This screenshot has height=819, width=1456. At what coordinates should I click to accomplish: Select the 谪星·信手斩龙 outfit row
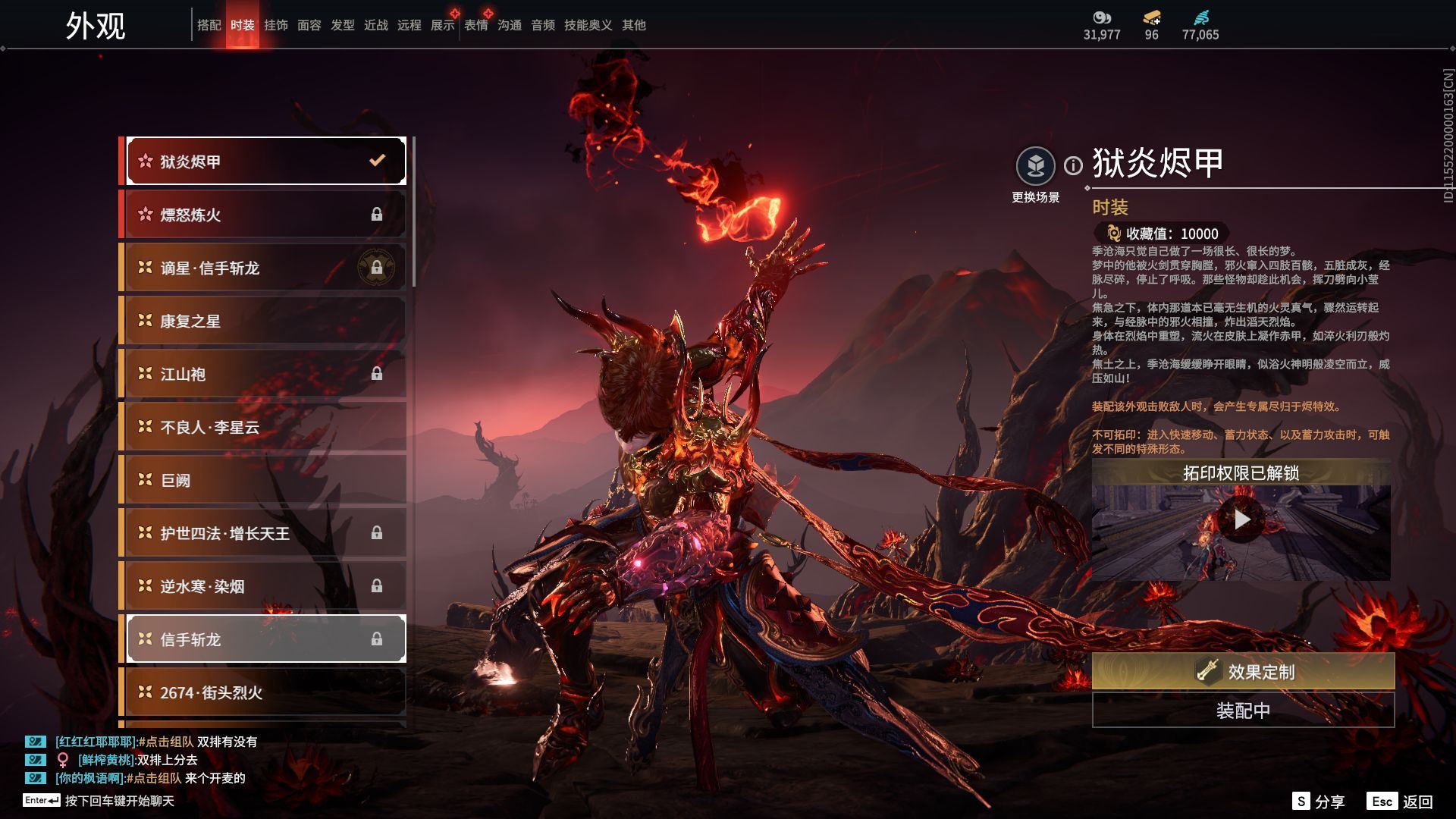click(x=265, y=268)
